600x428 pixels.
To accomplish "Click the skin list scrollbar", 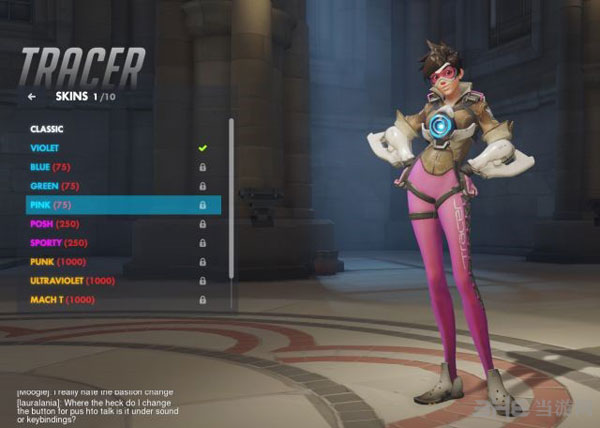I will pyautogui.click(x=232, y=200).
